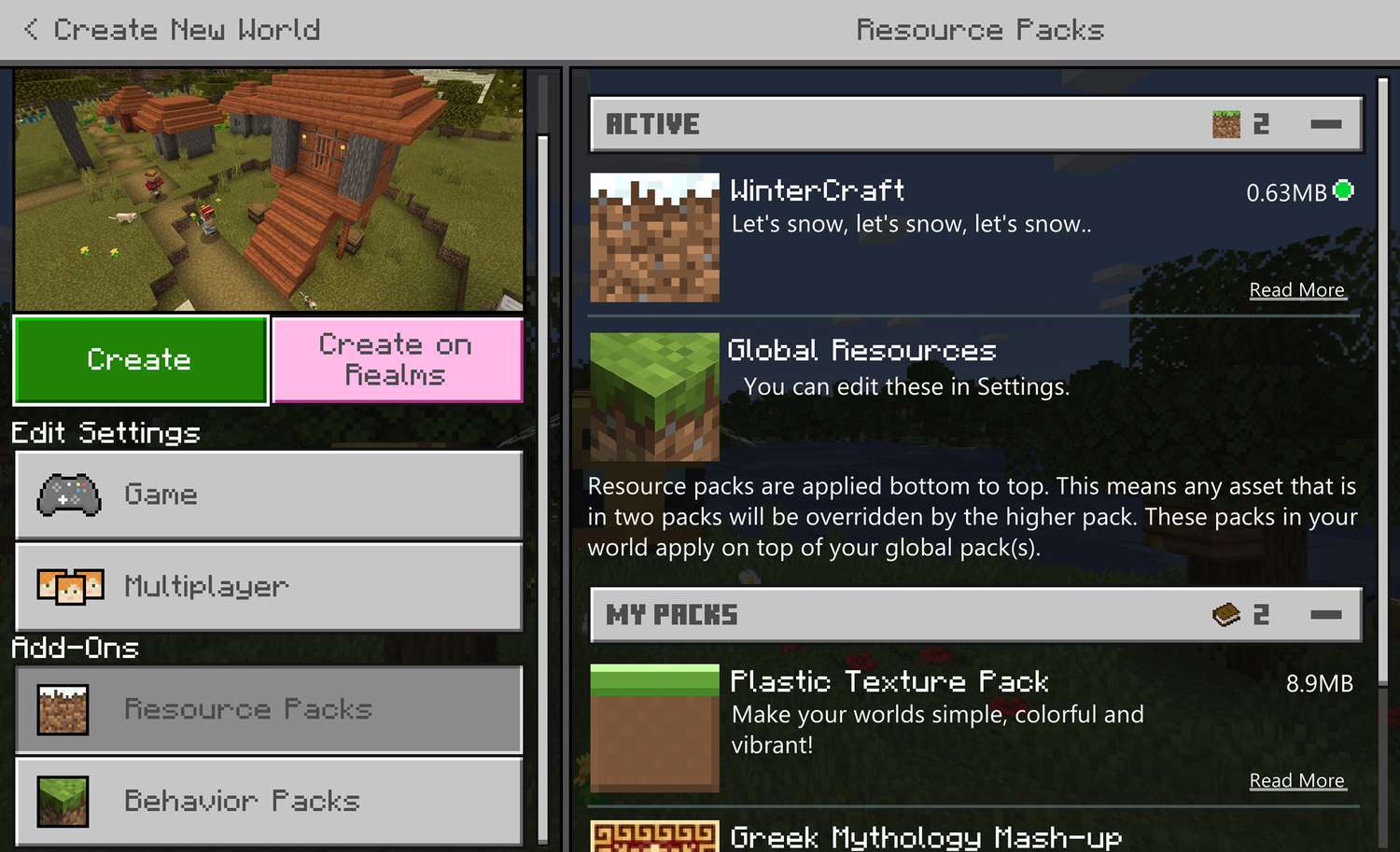Viewport: 1400px width, 852px height.
Task: Collapse the MY PACKS section
Action: pos(1326,614)
